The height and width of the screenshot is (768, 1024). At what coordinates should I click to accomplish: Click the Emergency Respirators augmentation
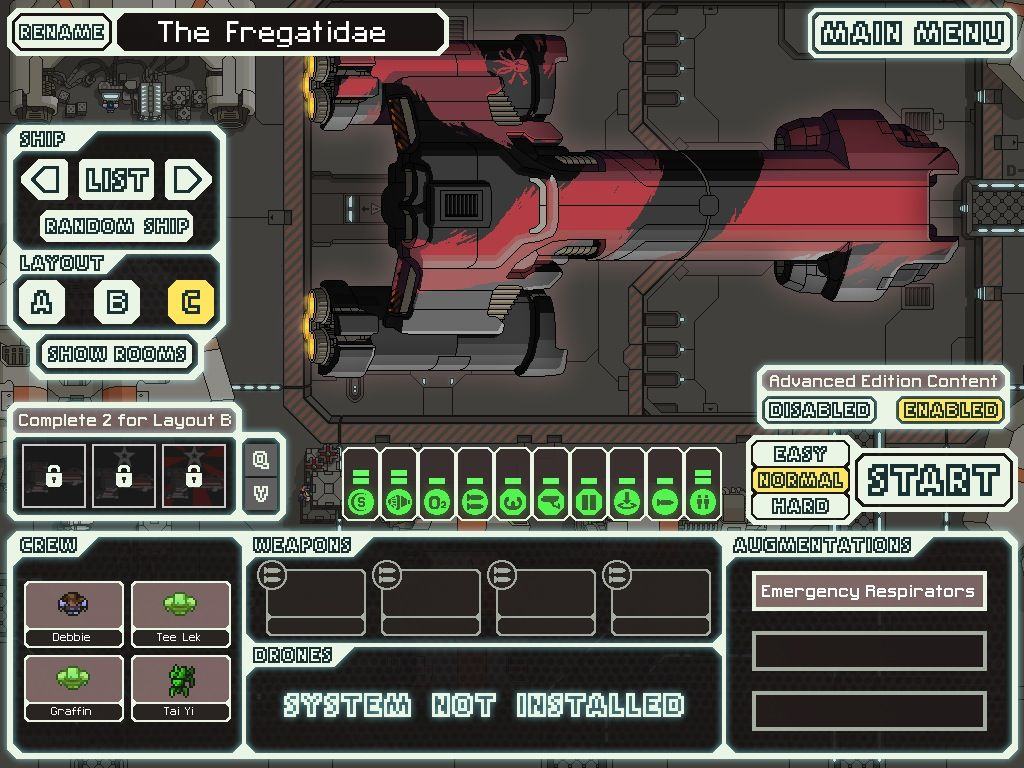pos(868,591)
